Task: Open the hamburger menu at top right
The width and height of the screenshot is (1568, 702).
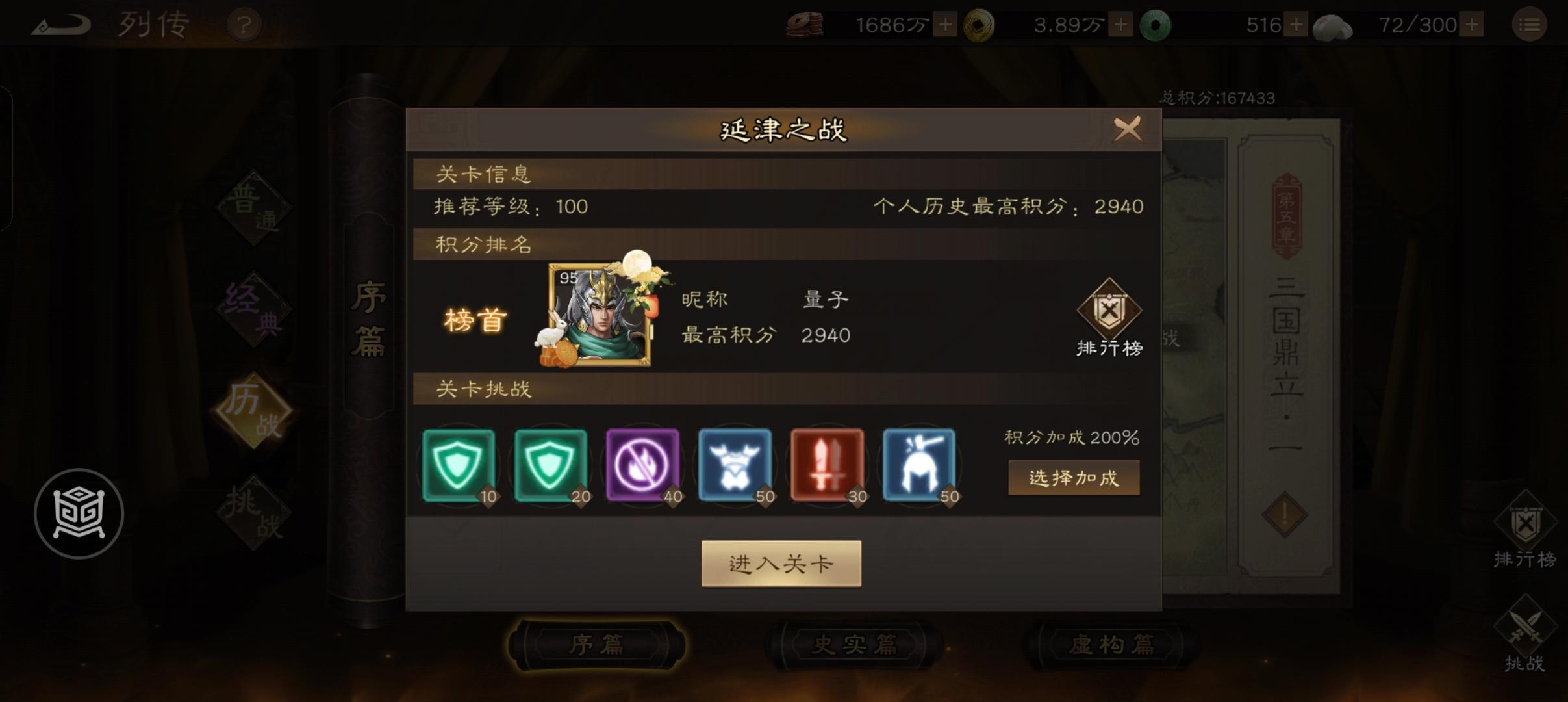Action: (x=1530, y=25)
